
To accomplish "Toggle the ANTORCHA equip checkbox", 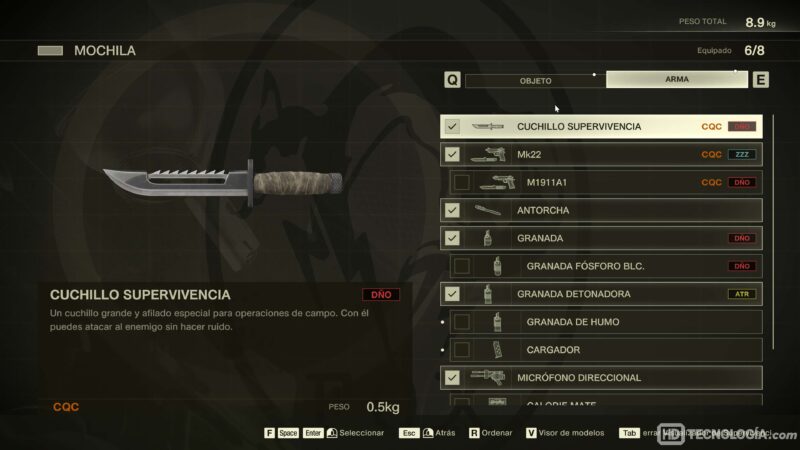I will [x=452, y=211].
